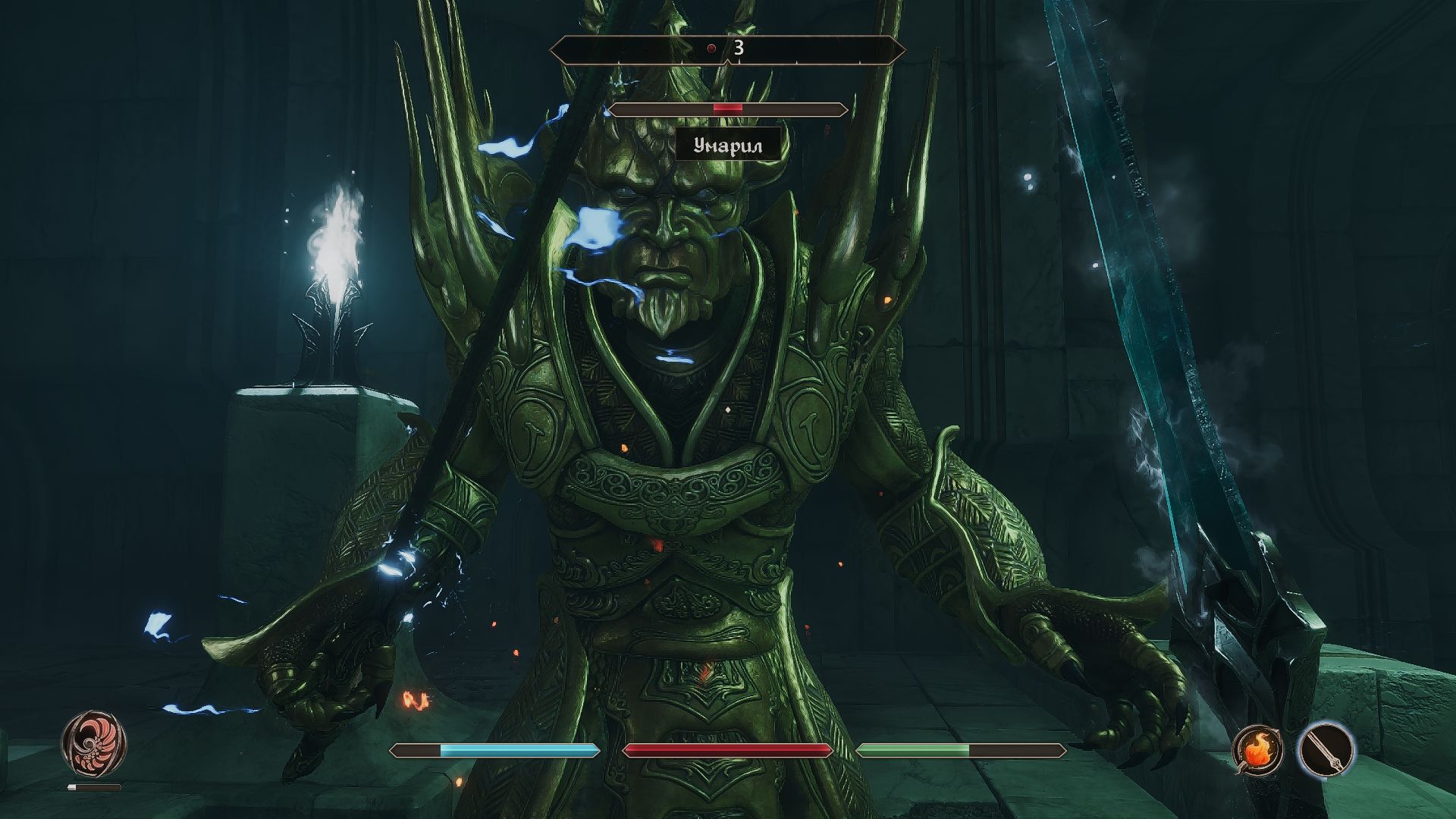The image size is (1456, 819).
Task: Click the equipped sword weapon icon
Action: click(x=1326, y=749)
